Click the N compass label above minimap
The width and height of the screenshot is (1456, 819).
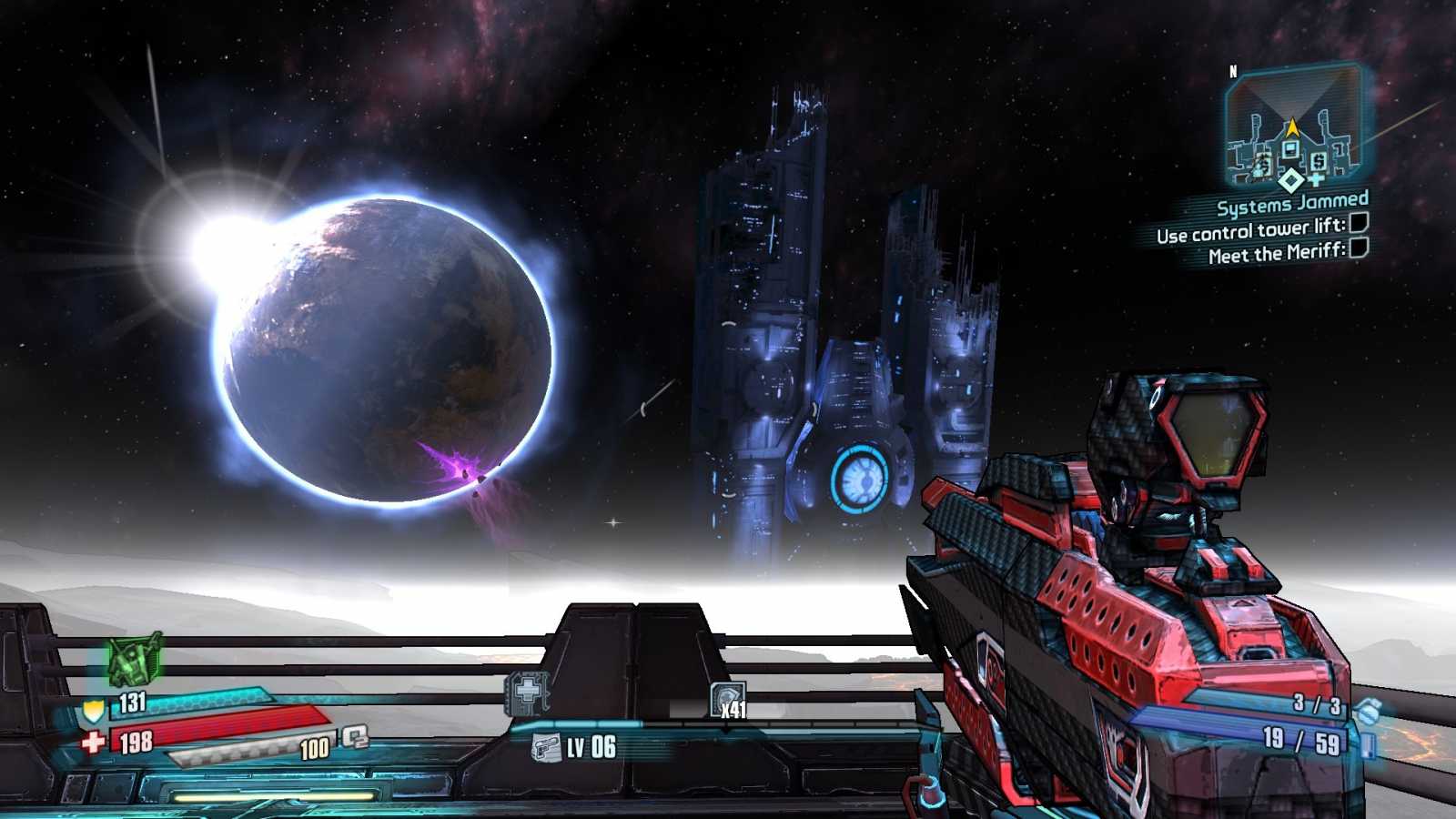(x=1234, y=71)
